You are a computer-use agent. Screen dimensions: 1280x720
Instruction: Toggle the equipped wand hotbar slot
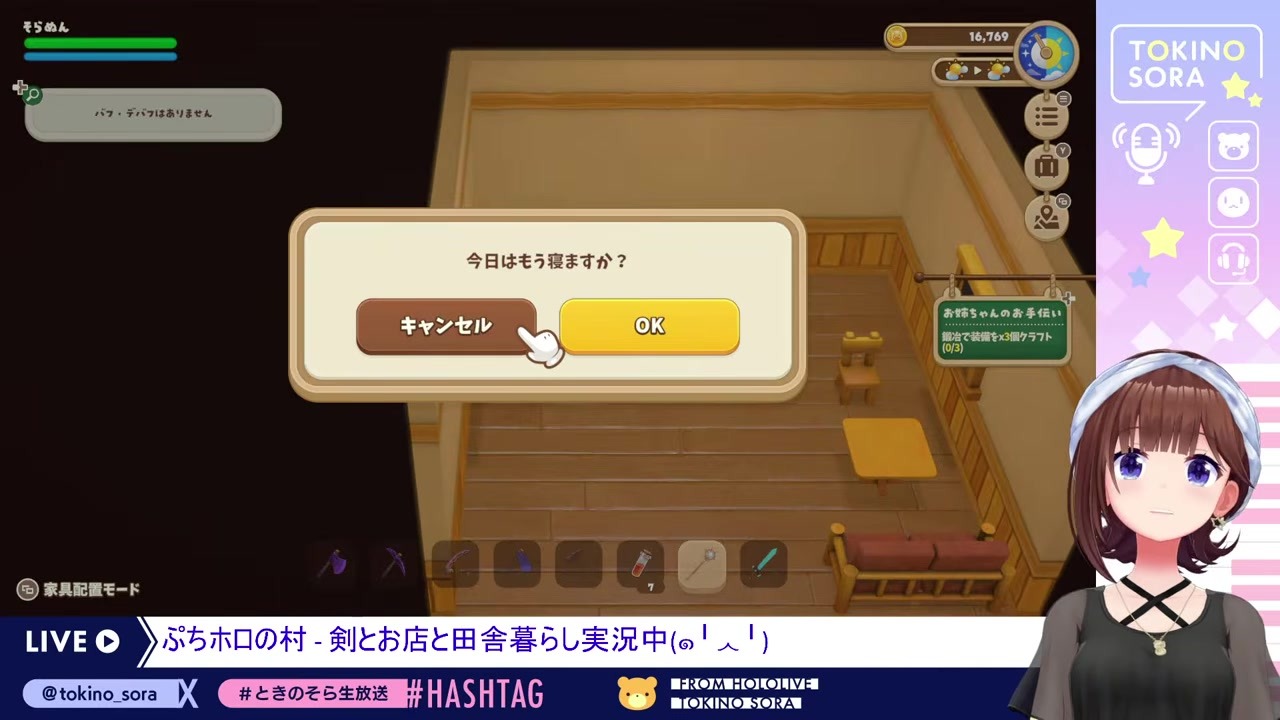pos(700,563)
